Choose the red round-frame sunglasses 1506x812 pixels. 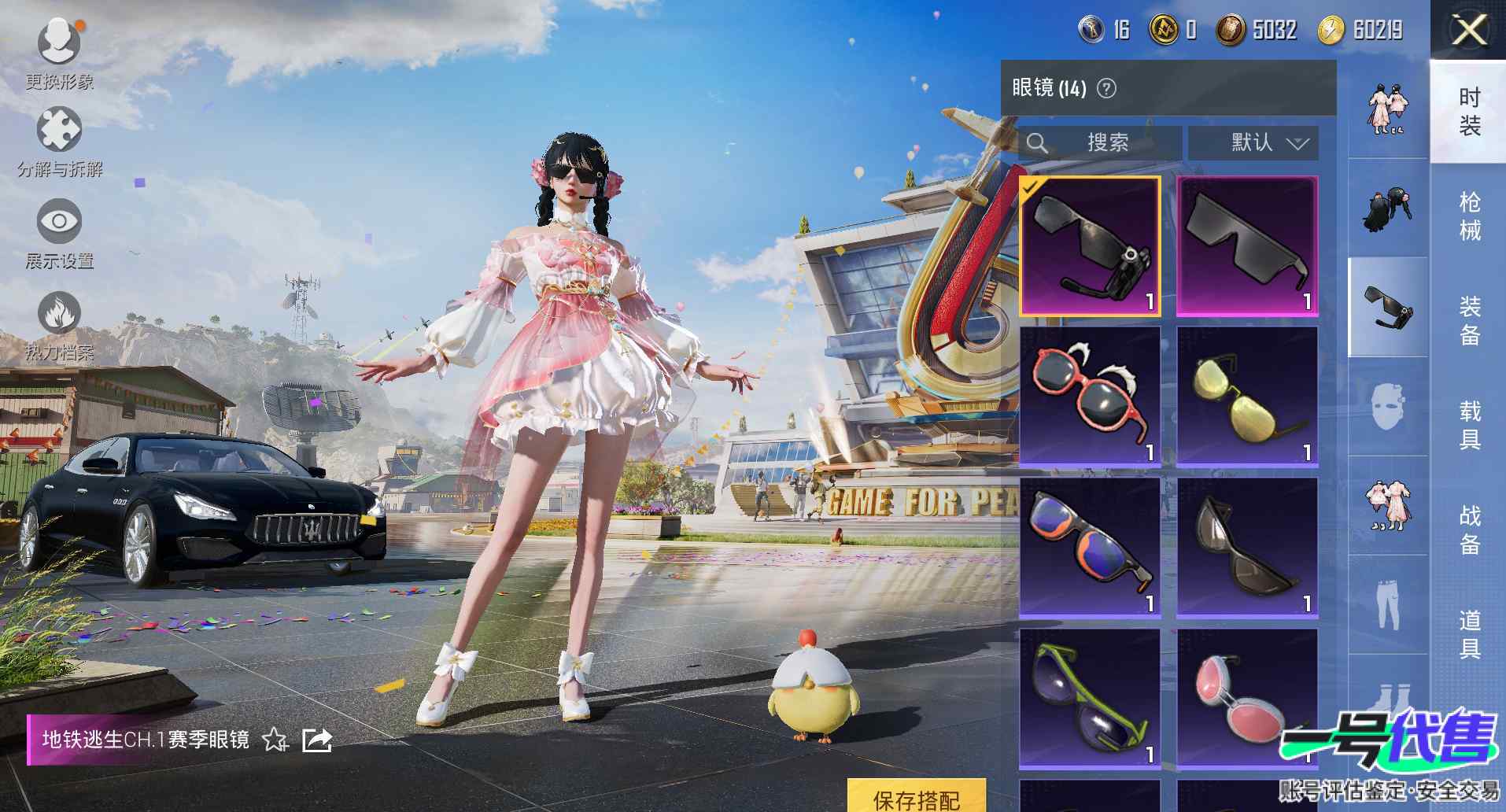(x=1091, y=396)
